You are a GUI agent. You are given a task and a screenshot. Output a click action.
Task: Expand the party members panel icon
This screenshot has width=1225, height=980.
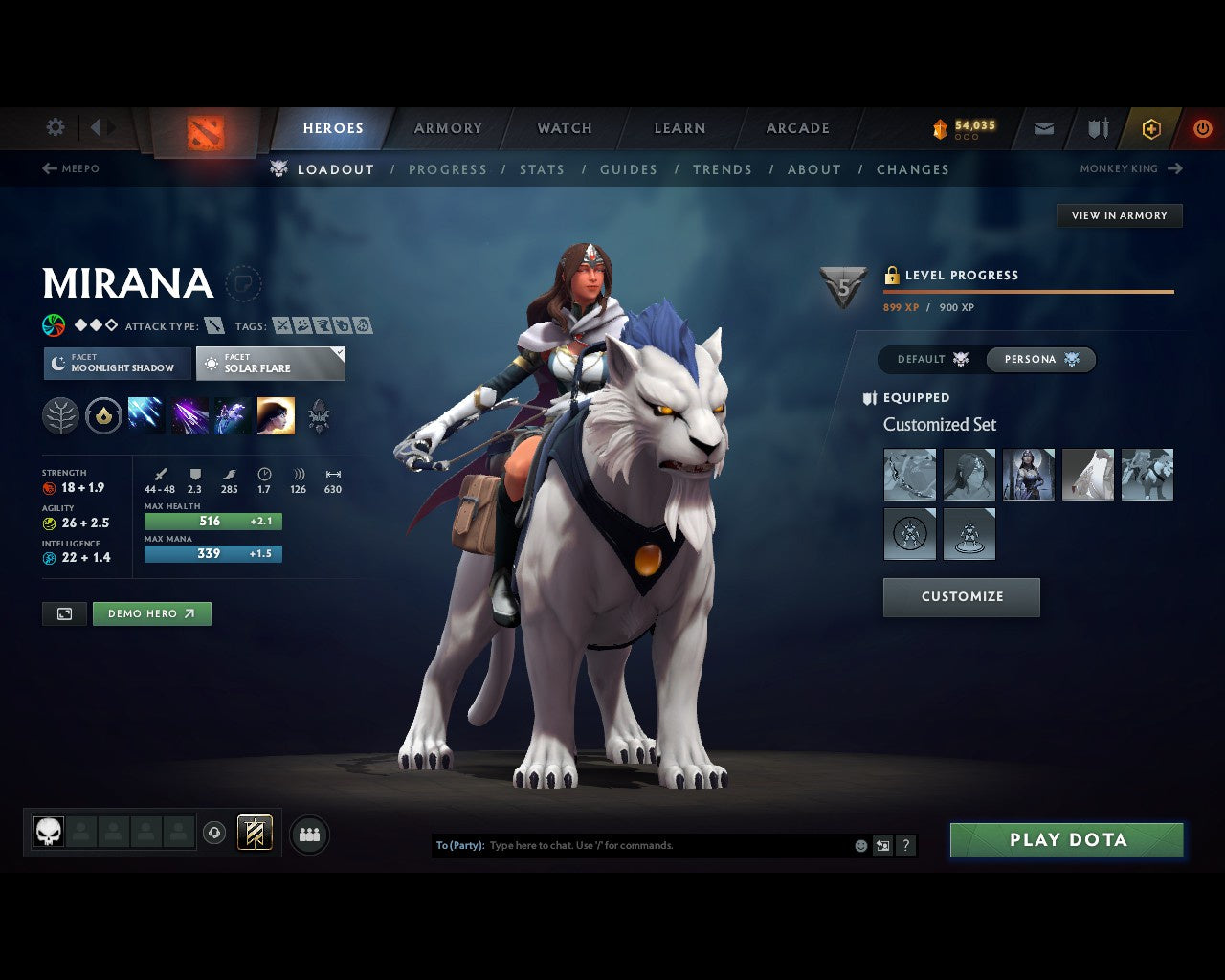tap(308, 834)
